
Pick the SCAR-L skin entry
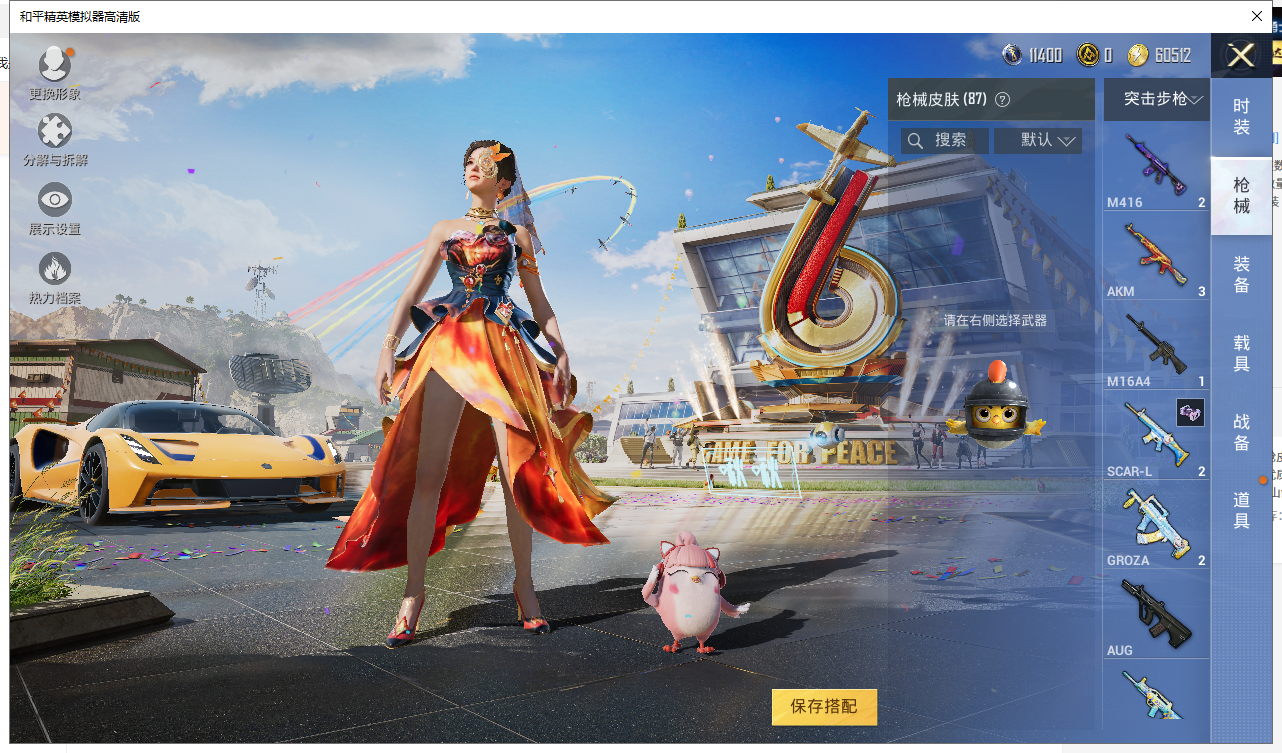1156,436
